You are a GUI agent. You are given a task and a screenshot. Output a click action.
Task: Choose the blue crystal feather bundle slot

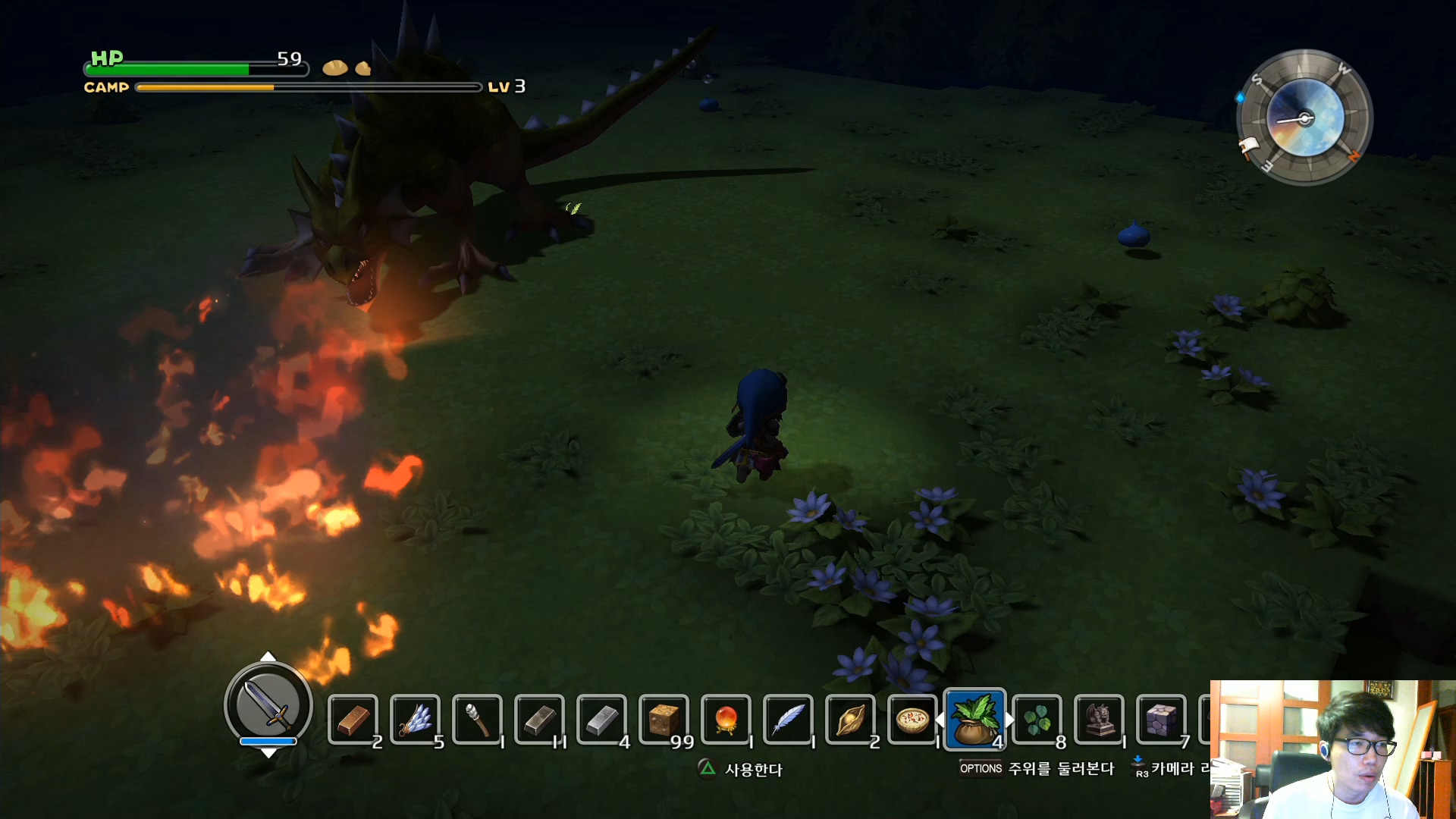(416, 719)
